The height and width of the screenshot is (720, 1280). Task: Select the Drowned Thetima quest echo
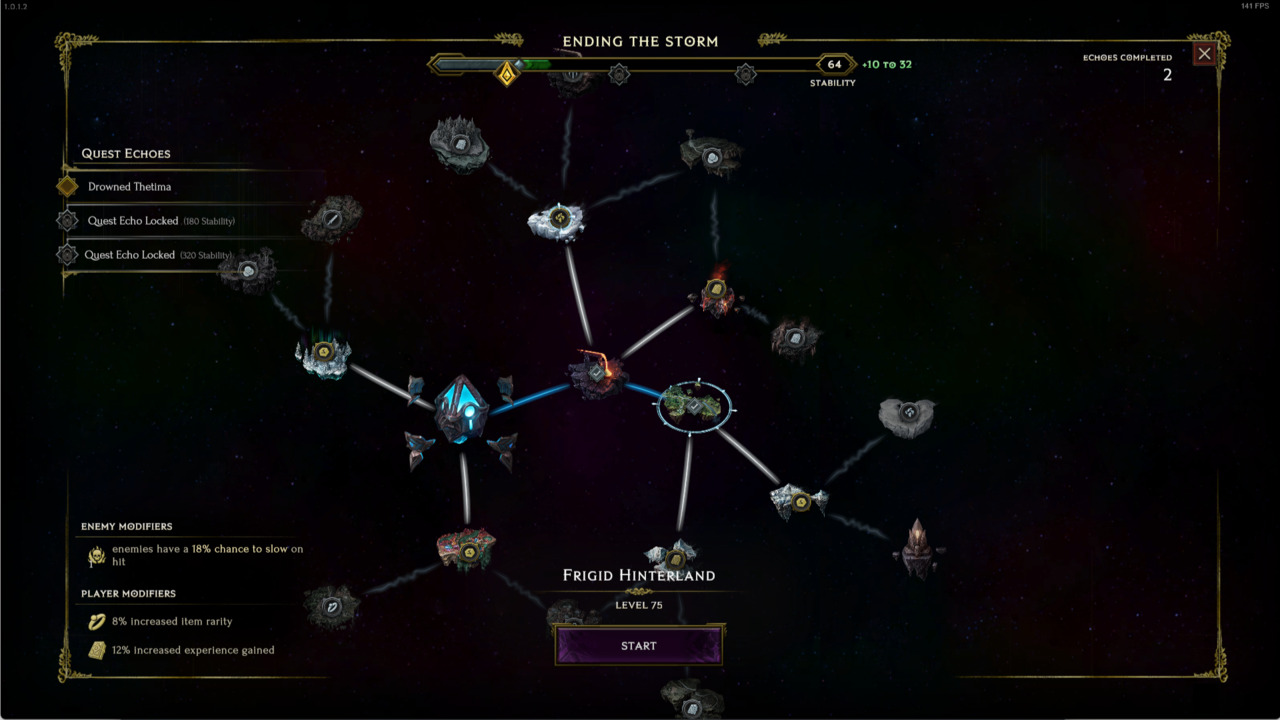pyautogui.click(x=129, y=187)
